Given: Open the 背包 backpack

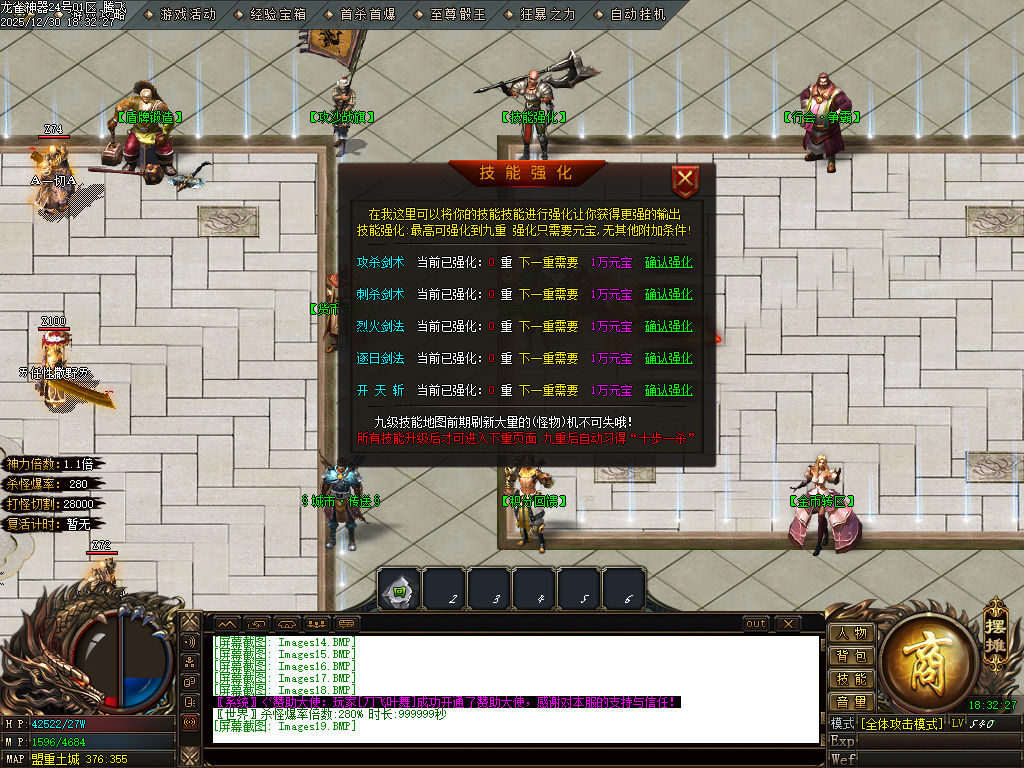Looking at the screenshot, I should coord(851,656).
